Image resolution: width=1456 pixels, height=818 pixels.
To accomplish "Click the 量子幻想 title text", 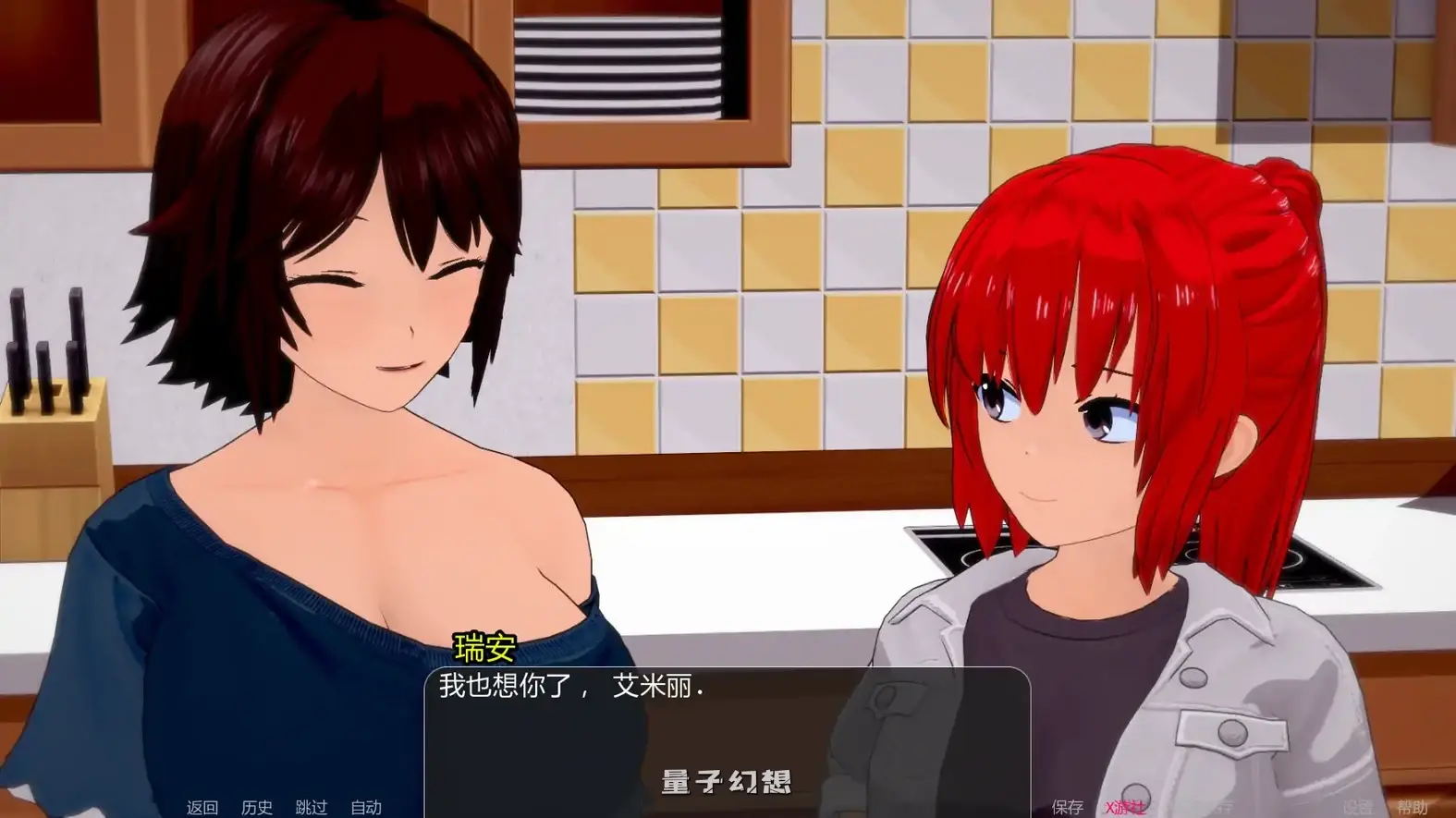I will point(727,779).
